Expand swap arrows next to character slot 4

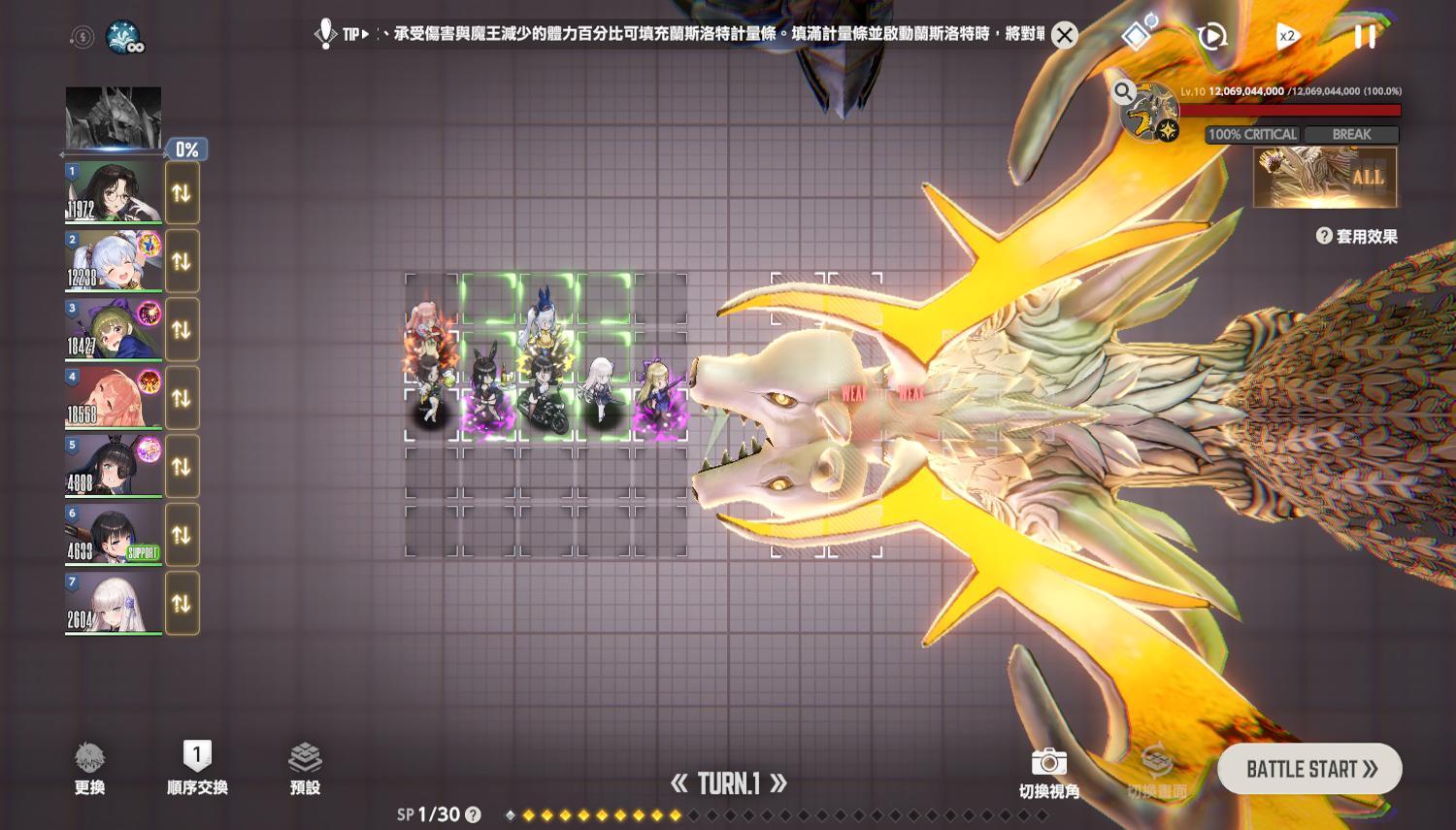coord(182,397)
